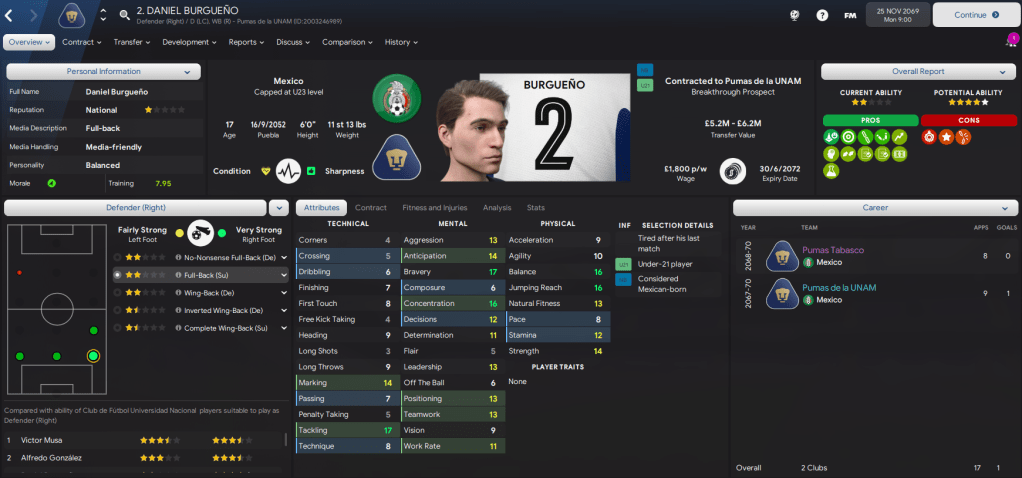Open the Discuss menu

tap(293, 42)
